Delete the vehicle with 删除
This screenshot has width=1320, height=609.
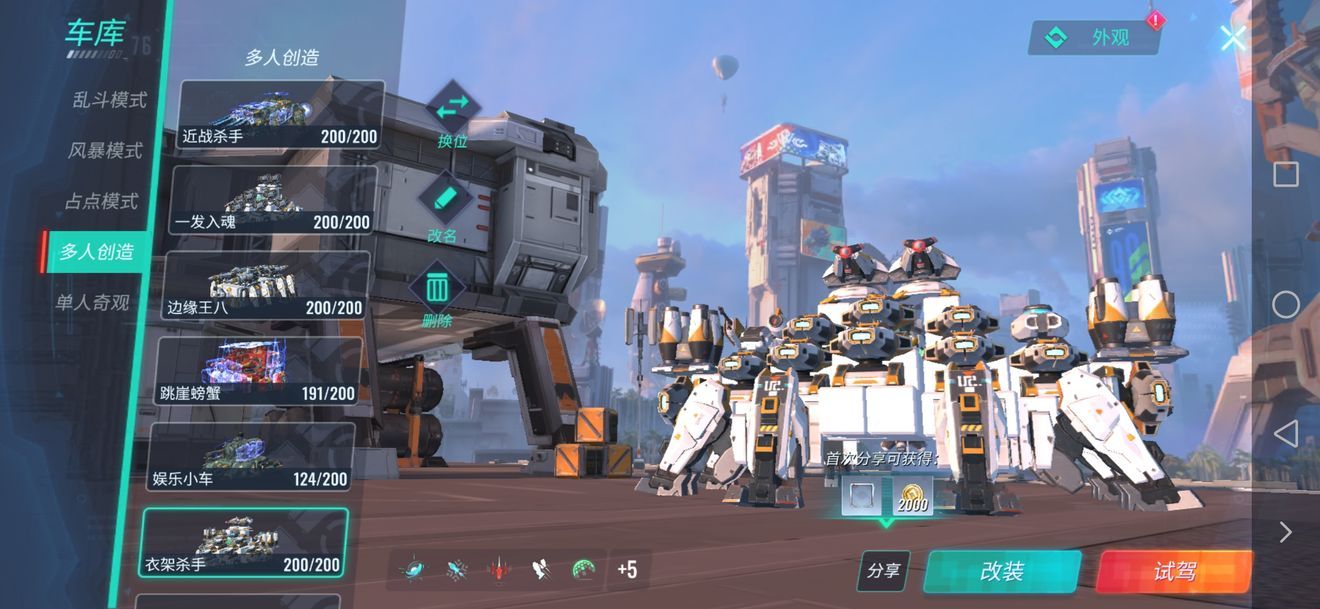tap(437, 295)
